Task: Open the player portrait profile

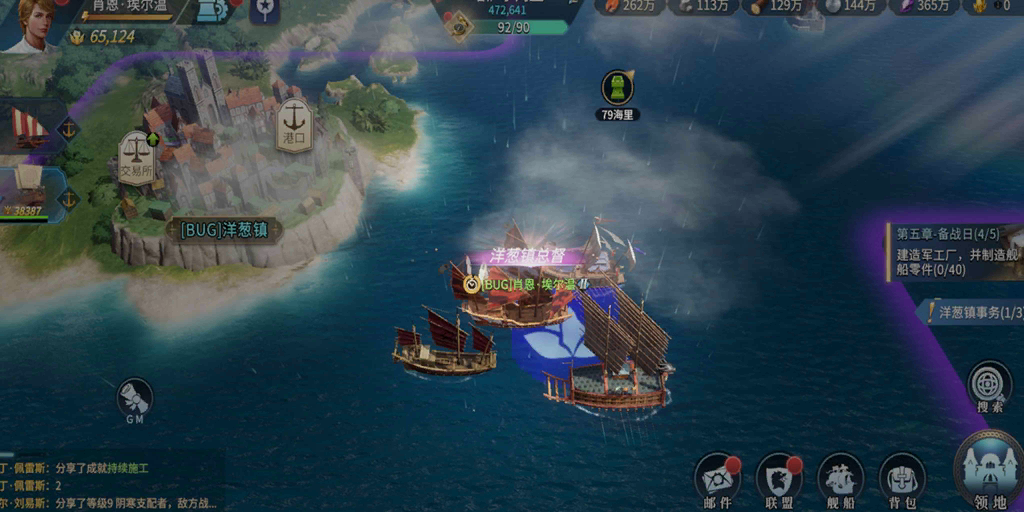Action: pyautogui.click(x=30, y=24)
